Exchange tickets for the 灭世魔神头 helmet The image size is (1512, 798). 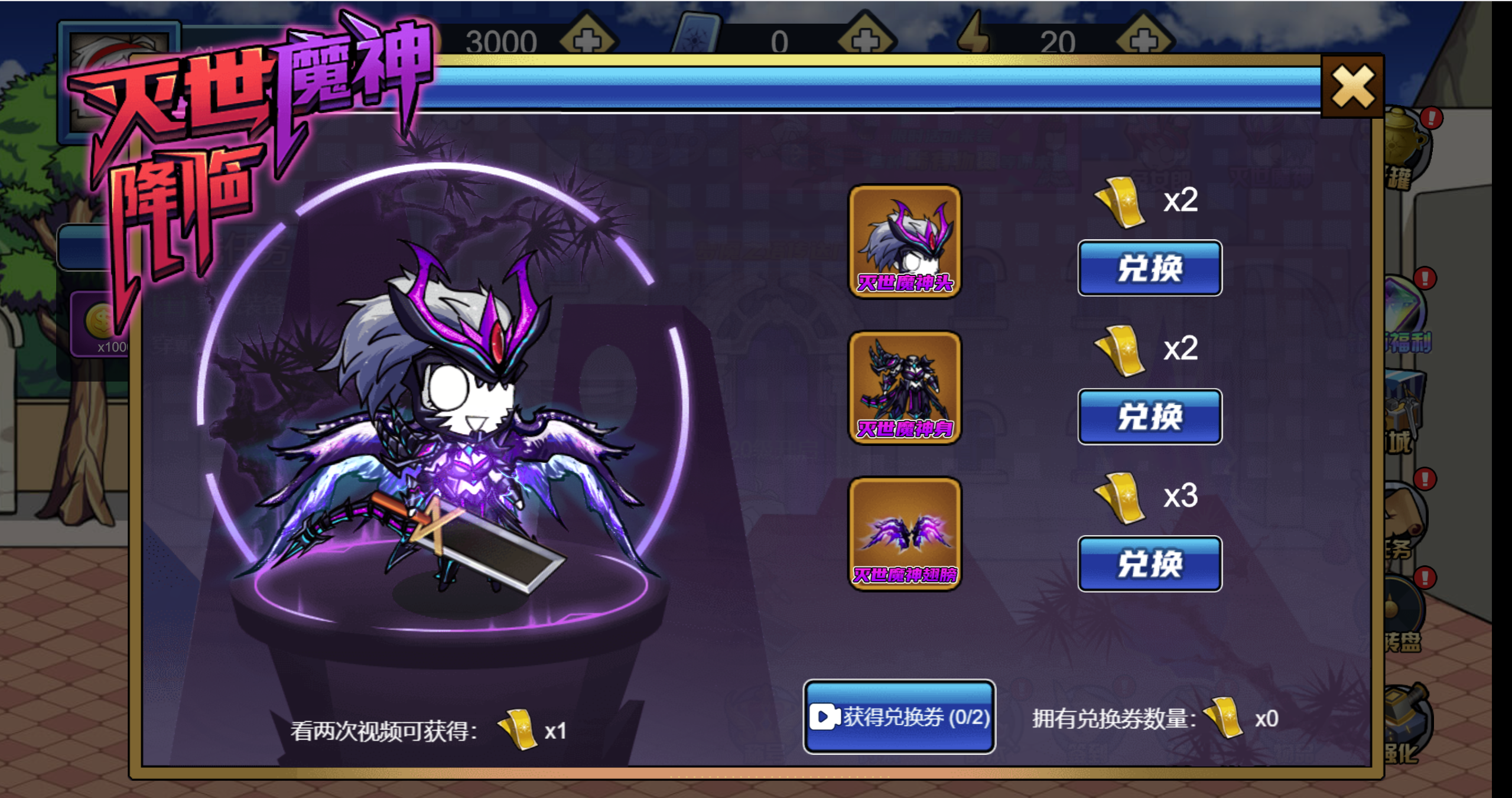[1149, 268]
